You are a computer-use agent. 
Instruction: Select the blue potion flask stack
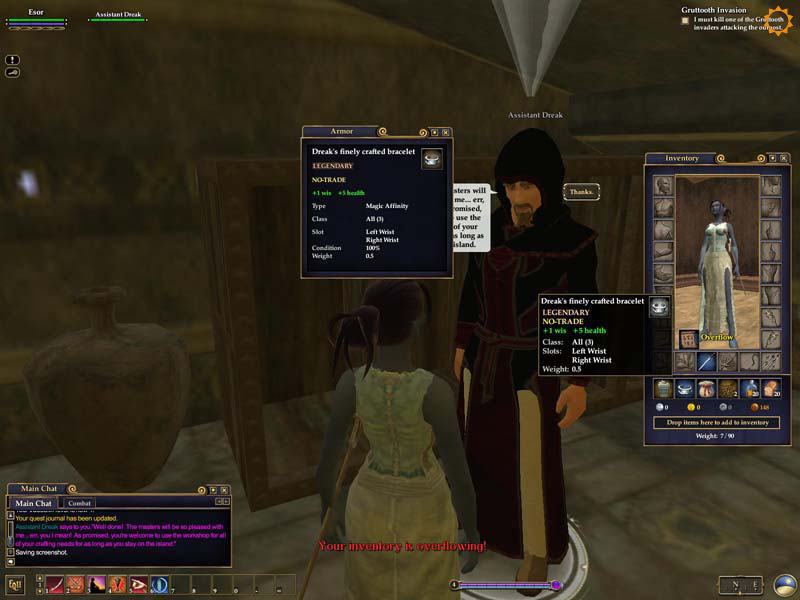tap(749, 388)
